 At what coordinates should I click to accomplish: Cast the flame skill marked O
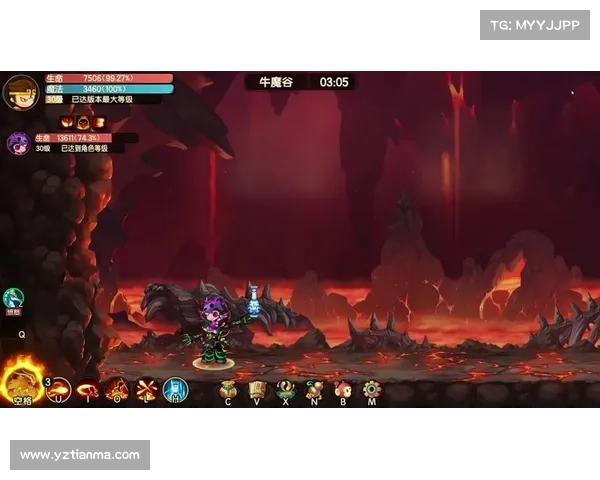click(117, 389)
